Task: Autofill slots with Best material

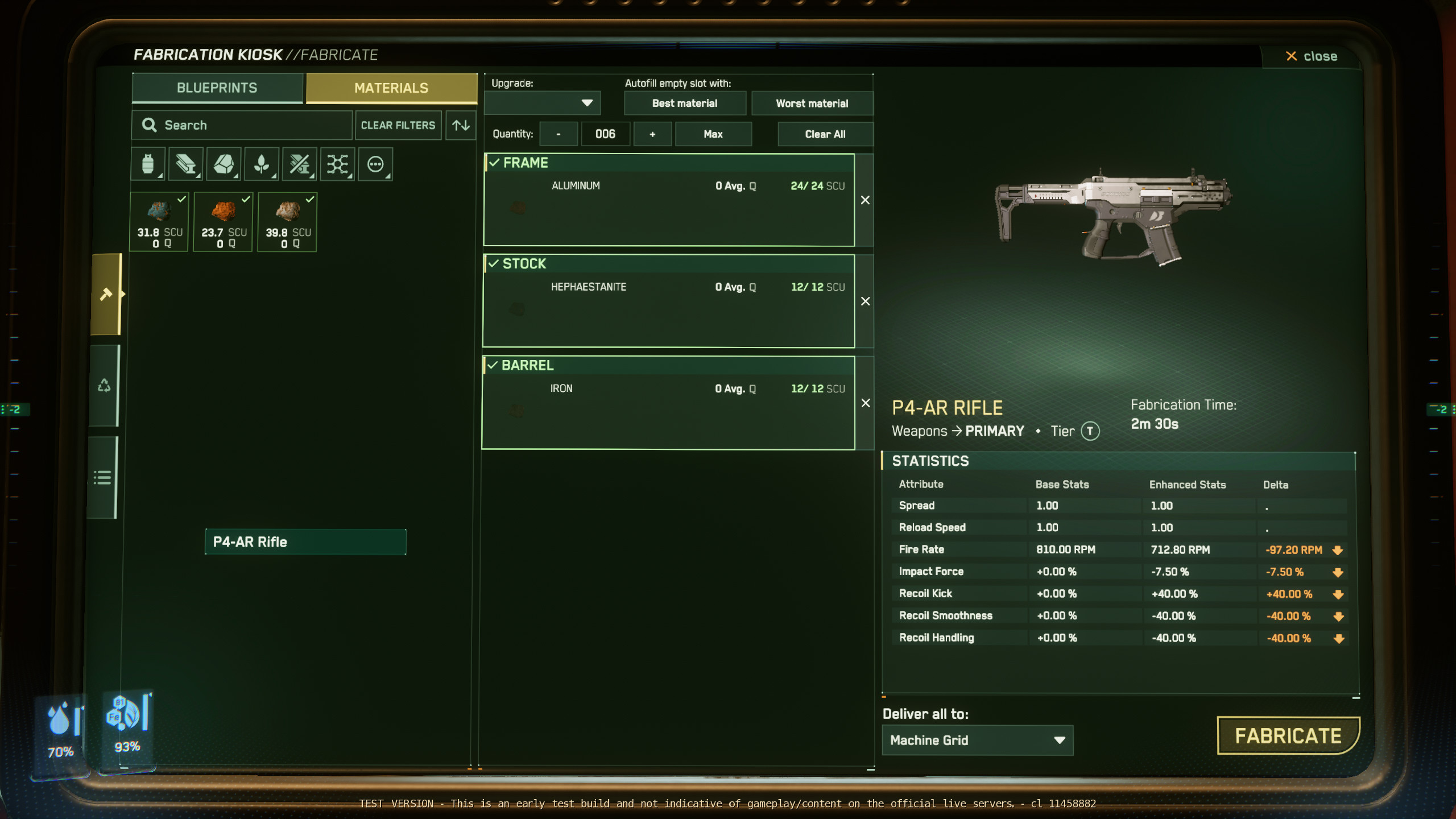Action: (684, 104)
